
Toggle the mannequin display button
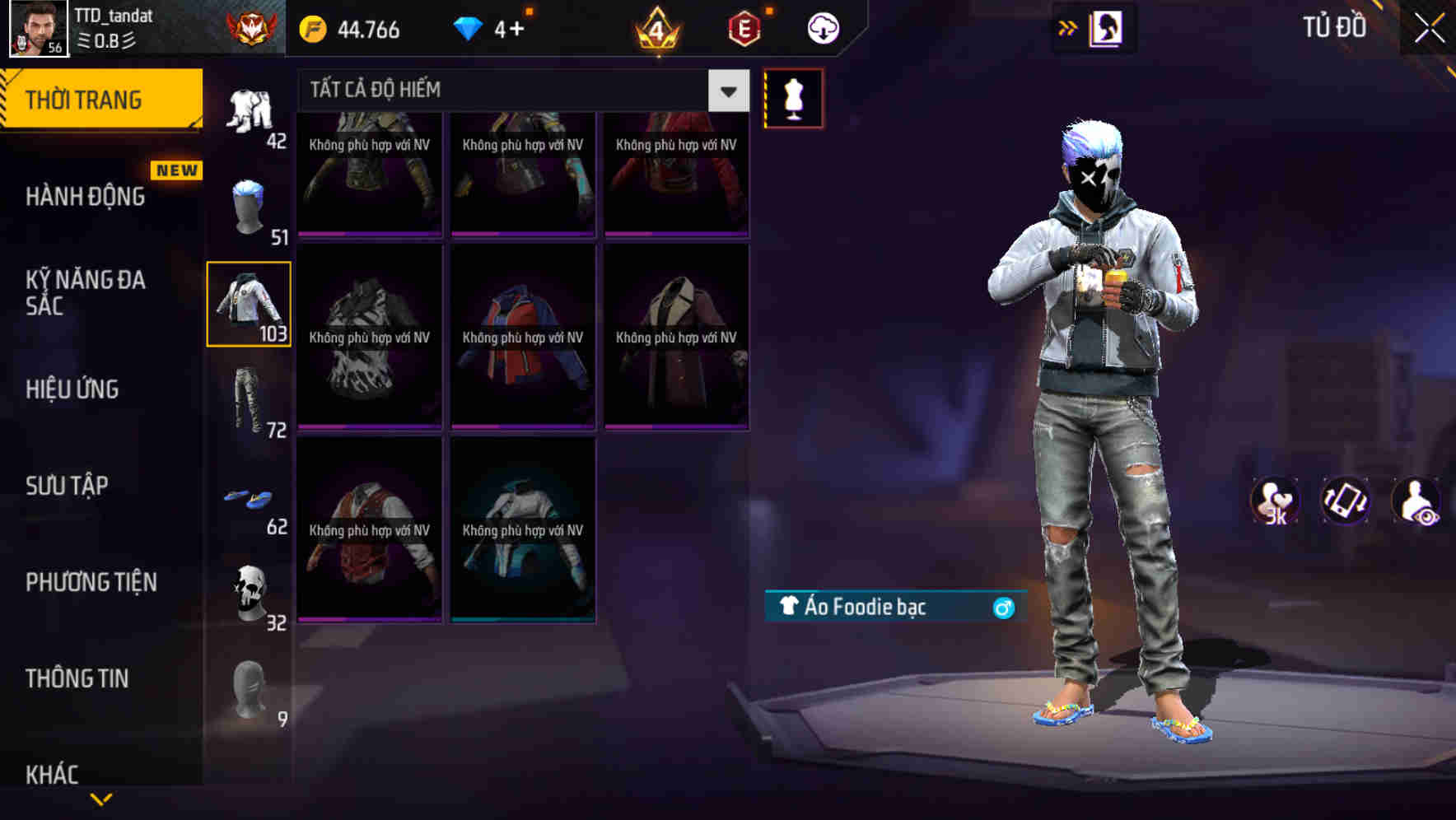tap(793, 97)
